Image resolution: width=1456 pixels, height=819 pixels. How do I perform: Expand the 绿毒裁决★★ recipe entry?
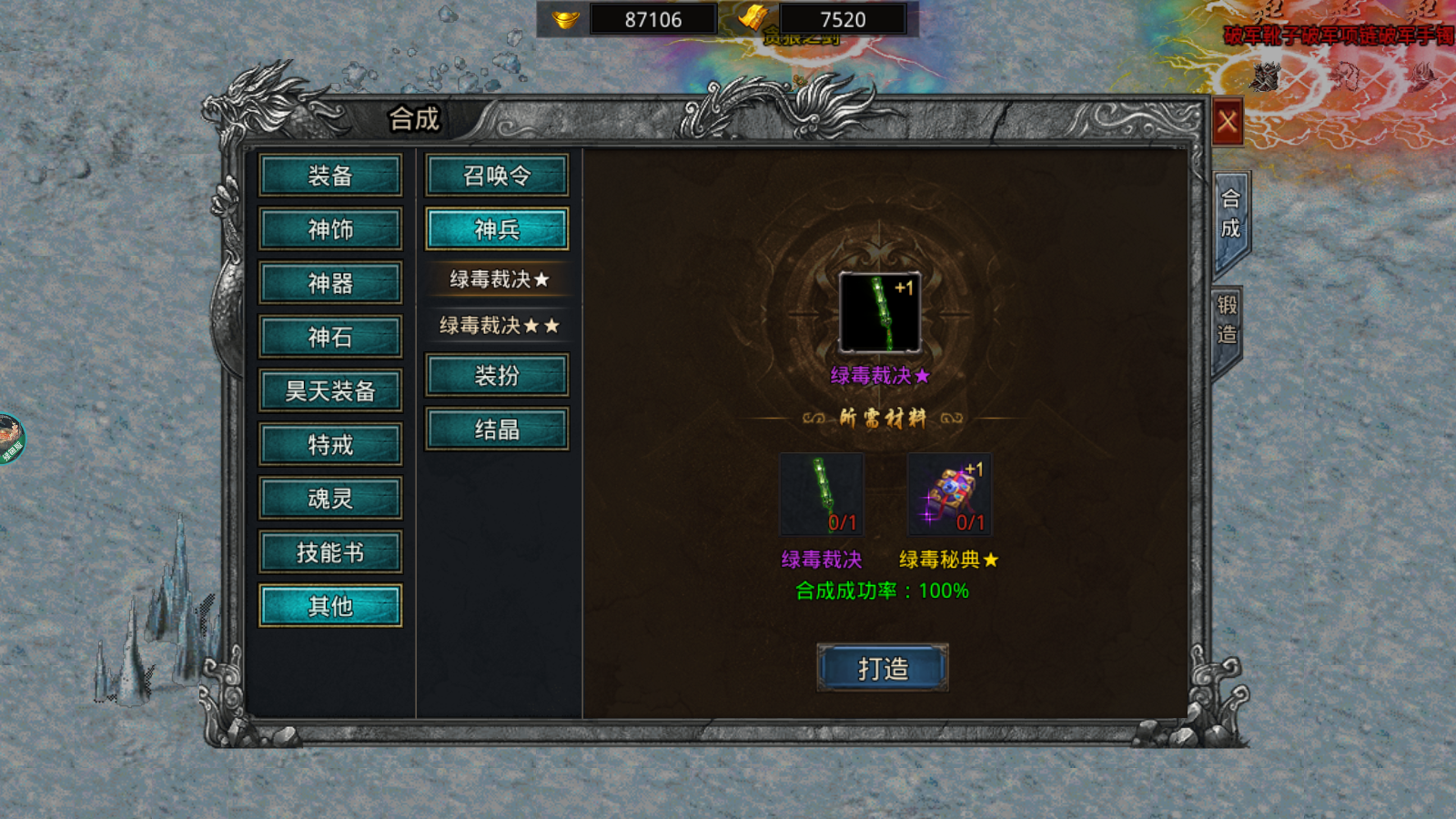click(497, 324)
